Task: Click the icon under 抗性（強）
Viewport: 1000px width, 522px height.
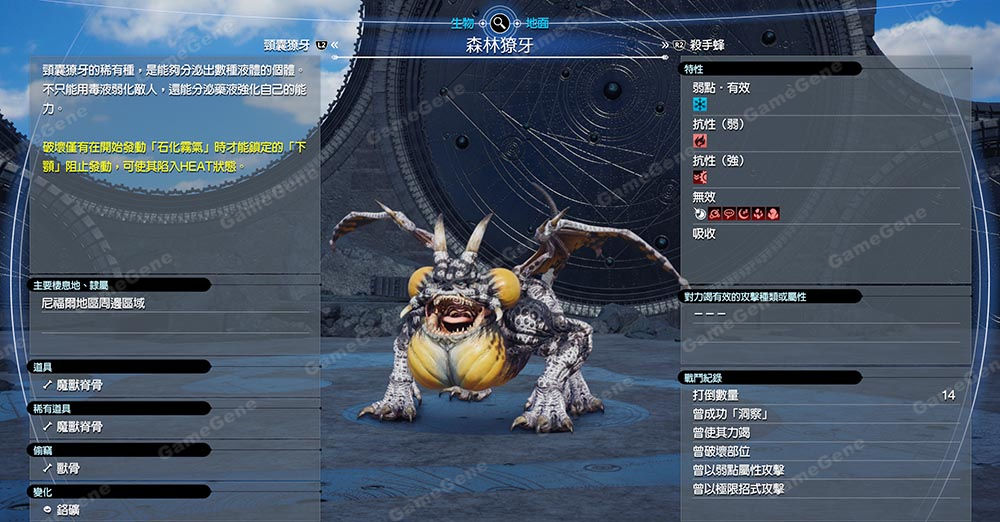Action: (700, 177)
